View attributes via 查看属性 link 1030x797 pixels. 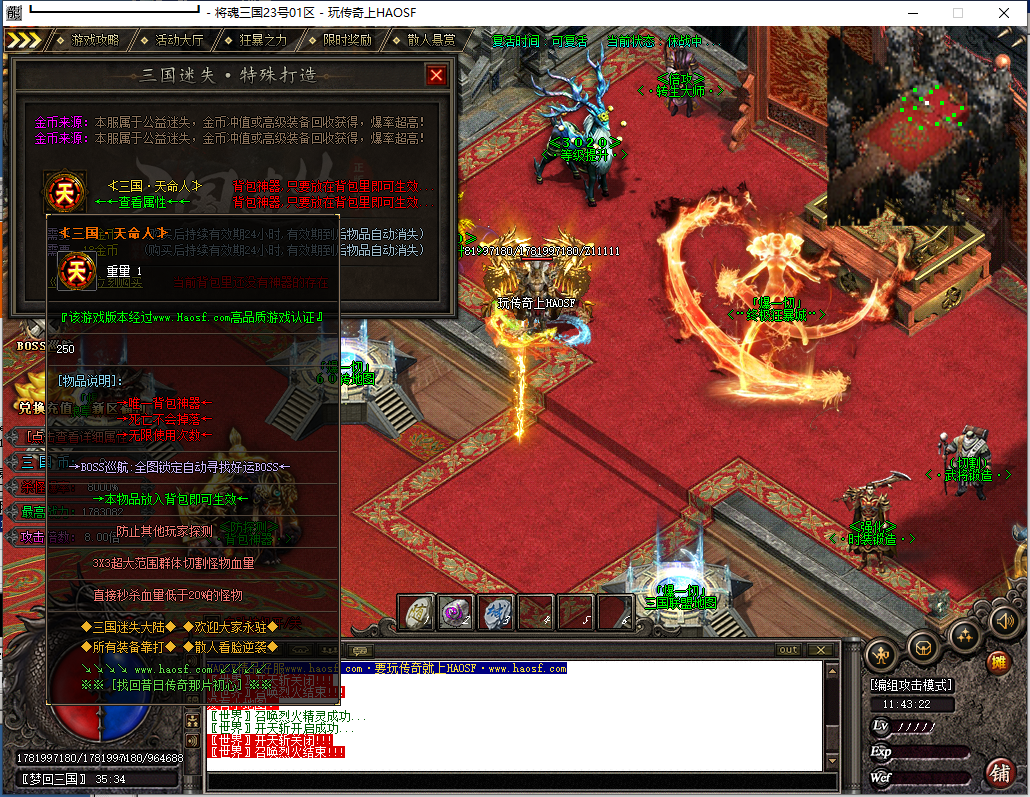point(141,202)
